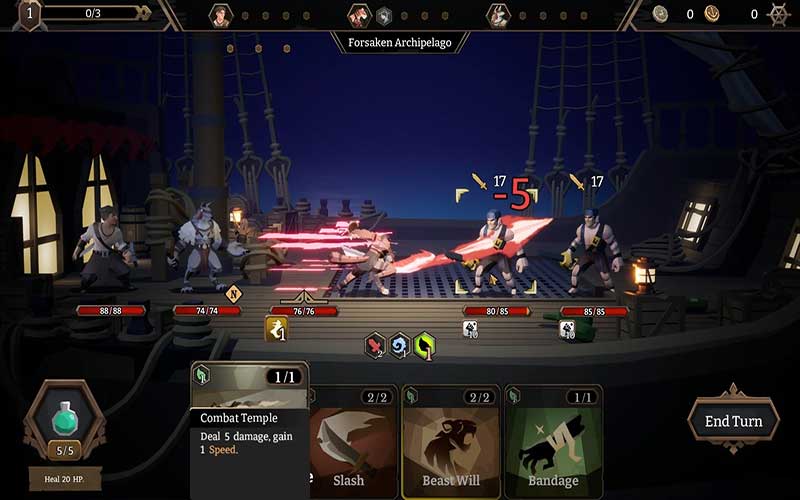Select the Bandage card

click(x=553, y=440)
